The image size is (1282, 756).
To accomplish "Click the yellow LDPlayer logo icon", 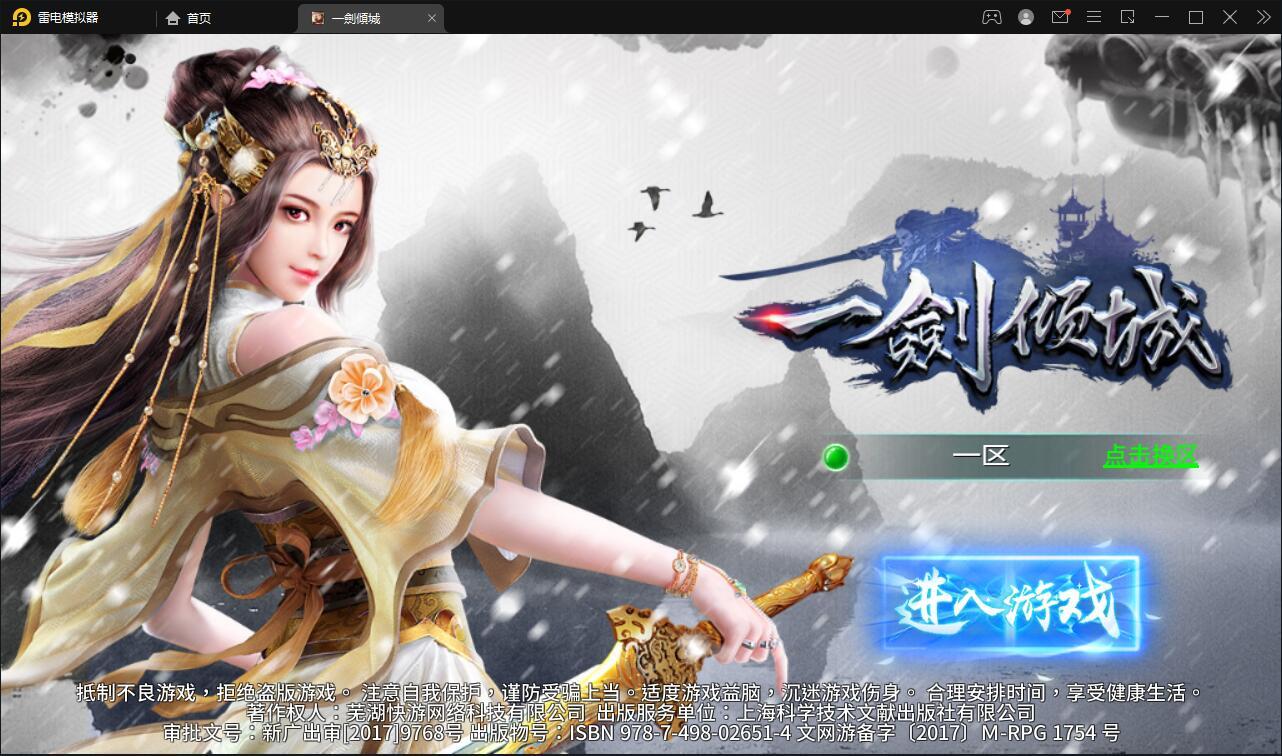I will coord(22,17).
